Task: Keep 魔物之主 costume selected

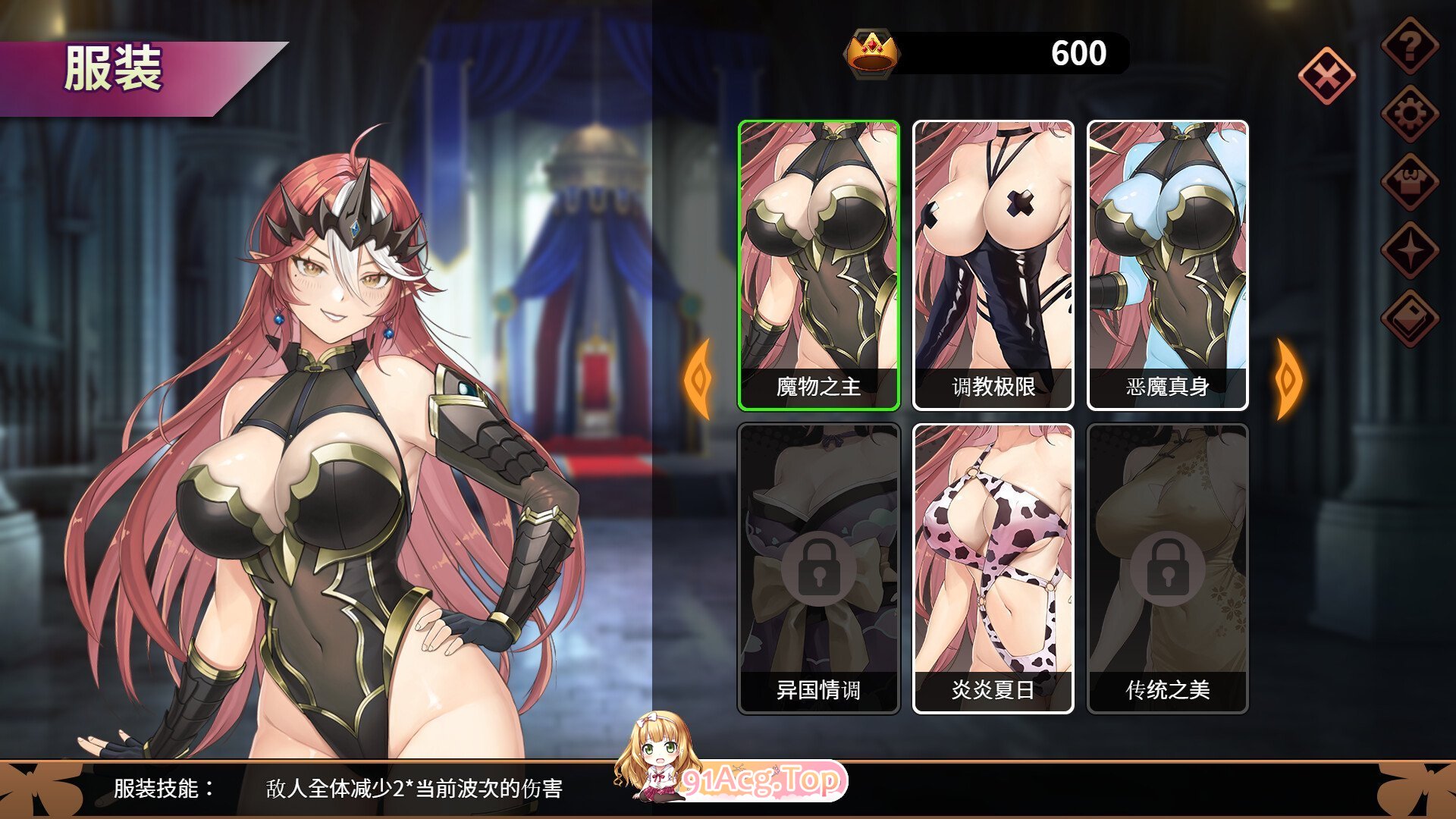Action: [x=818, y=265]
